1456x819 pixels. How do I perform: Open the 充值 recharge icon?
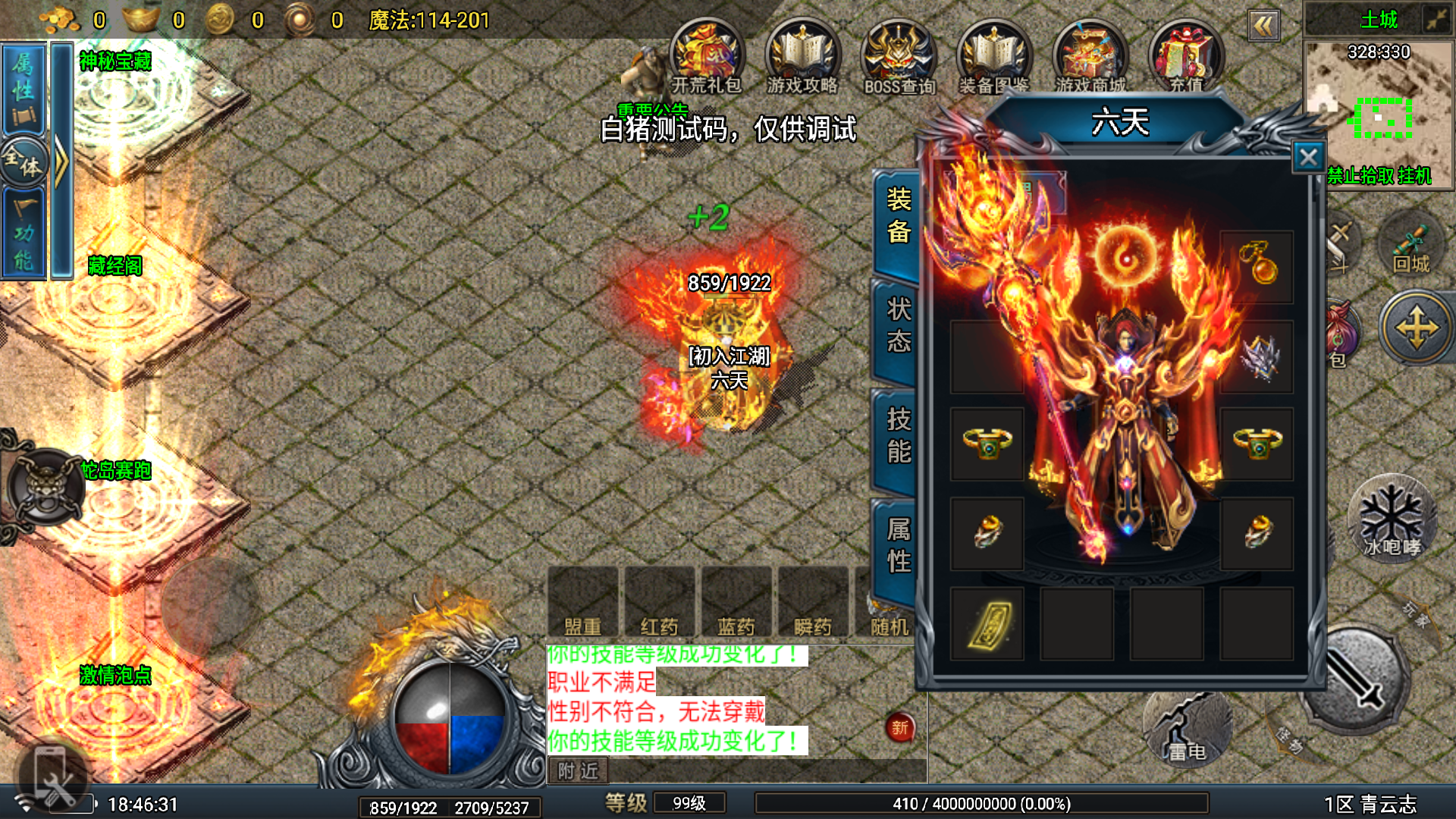(x=1186, y=57)
